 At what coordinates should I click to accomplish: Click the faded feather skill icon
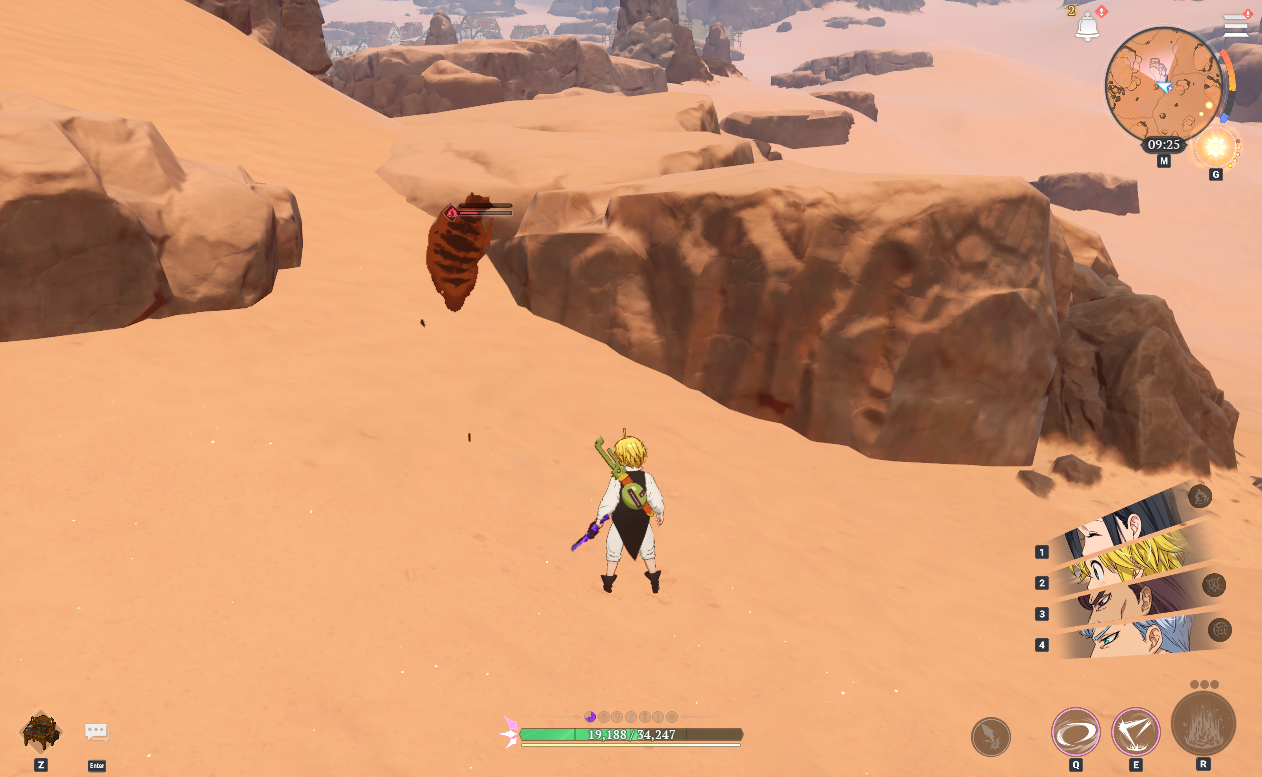tap(991, 737)
